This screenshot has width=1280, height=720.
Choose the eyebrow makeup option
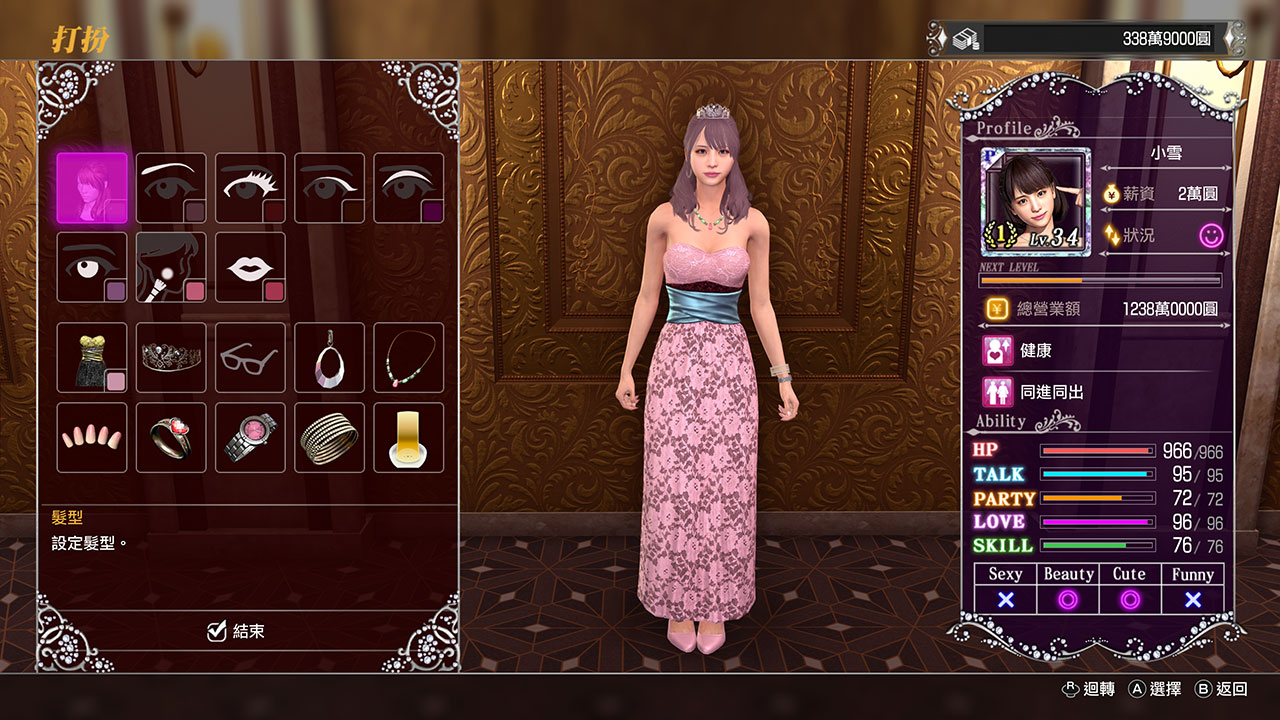171,188
